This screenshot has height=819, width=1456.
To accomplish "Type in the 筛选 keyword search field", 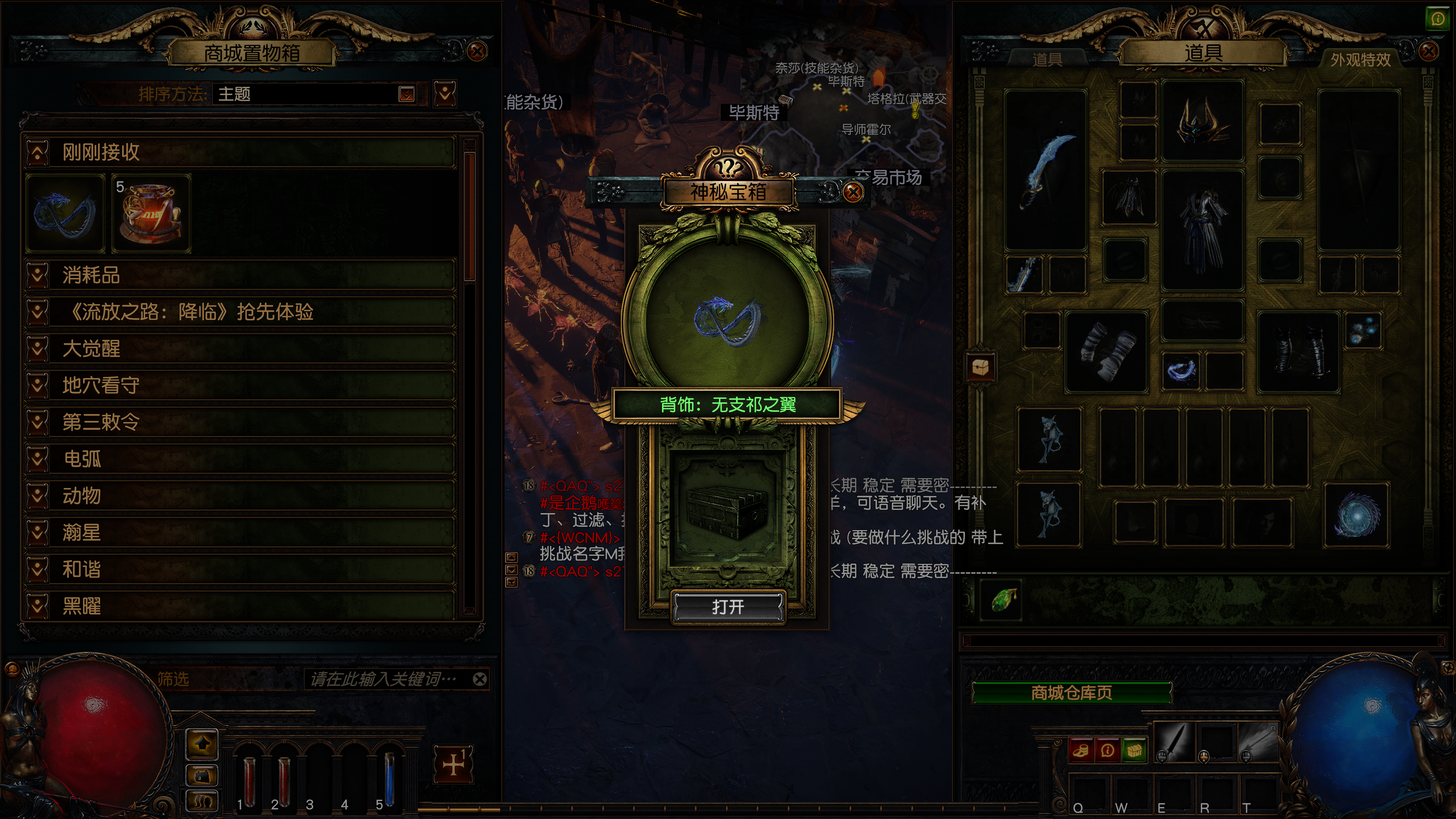I will (384, 679).
